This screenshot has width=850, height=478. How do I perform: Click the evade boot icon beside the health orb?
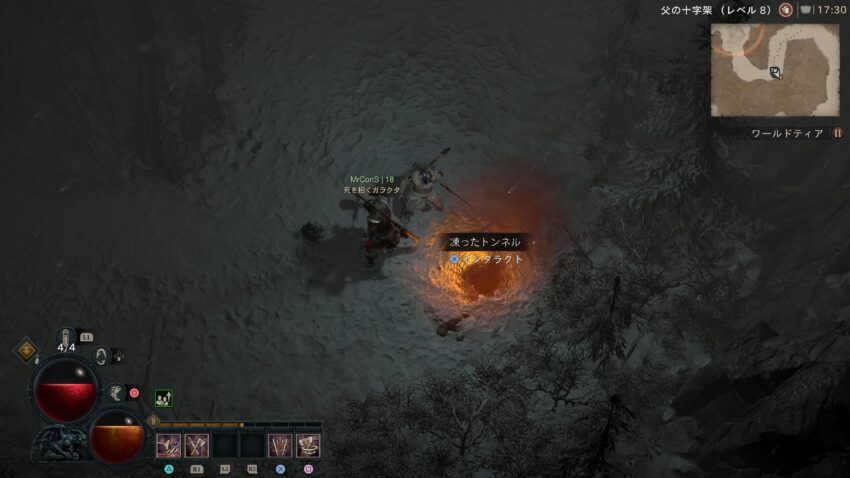click(x=115, y=393)
